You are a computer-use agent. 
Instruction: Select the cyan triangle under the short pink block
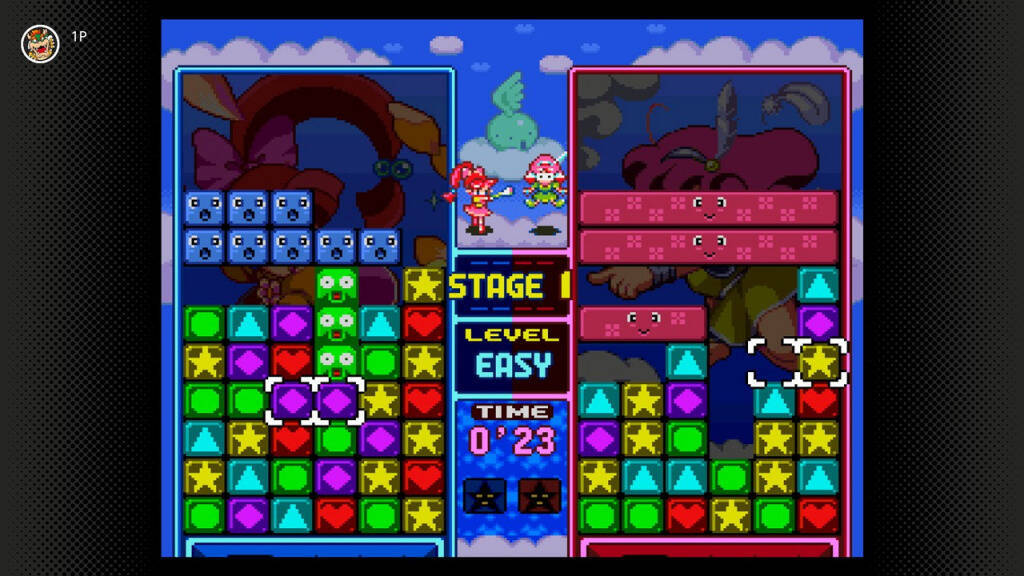pos(687,362)
